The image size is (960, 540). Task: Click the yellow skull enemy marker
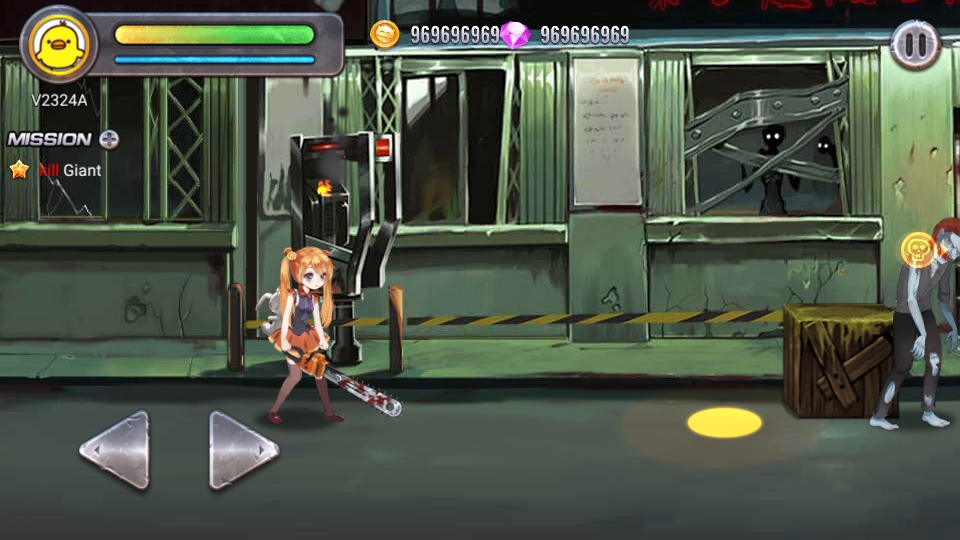click(917, 250)
